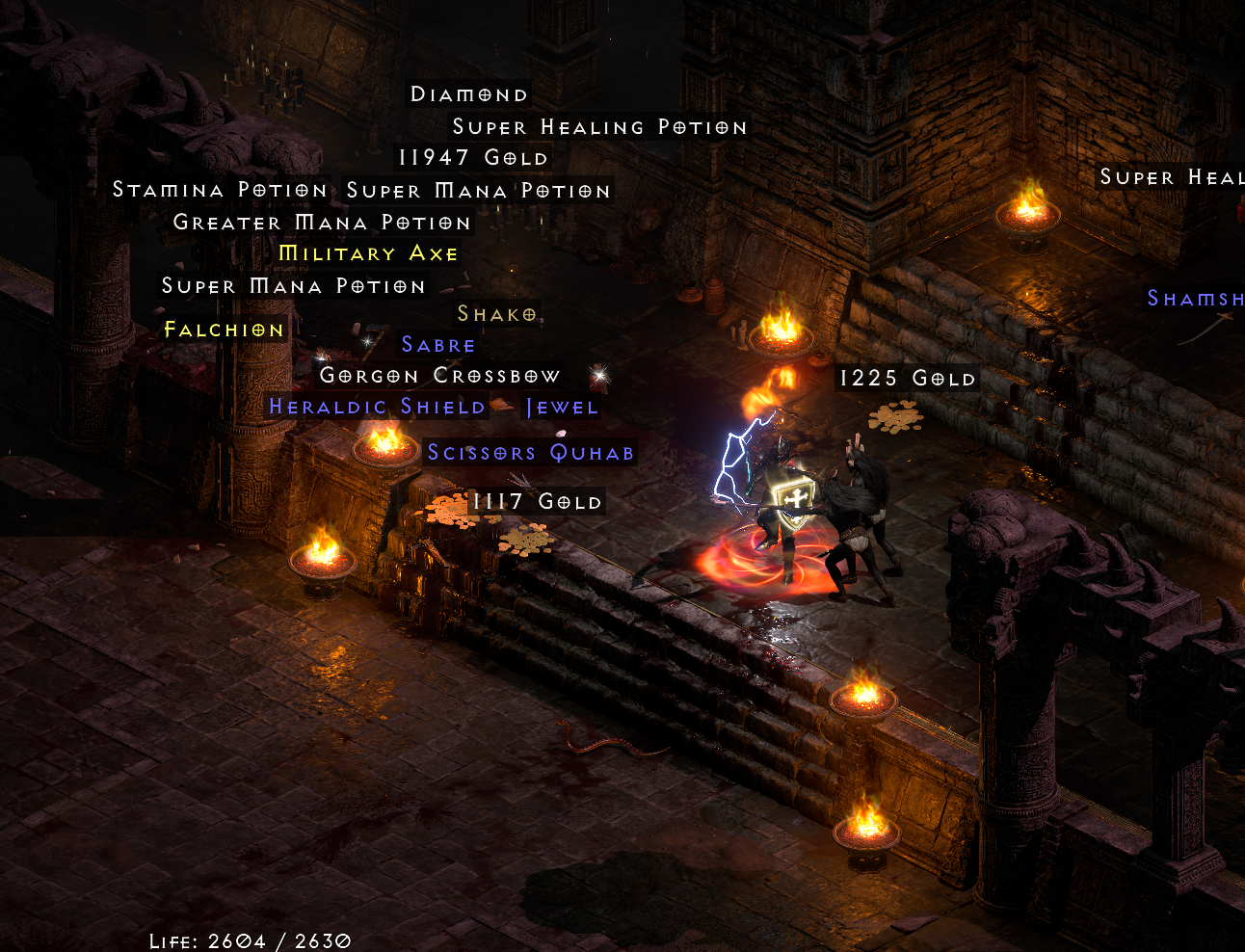Click the unique Shako label
This screenshot has height=952, width=1245.
pyautogui.click(x=495, y=313)
